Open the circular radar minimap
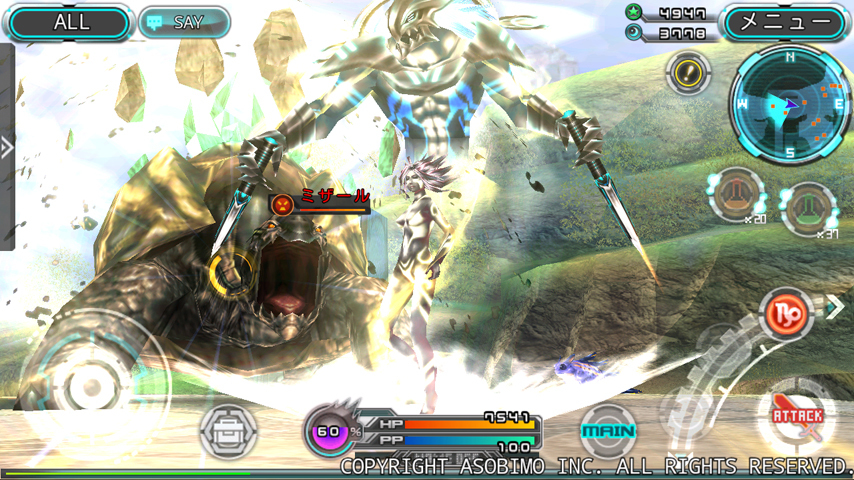This screenshot has width=854, height=480. click(x=790, y=104)
